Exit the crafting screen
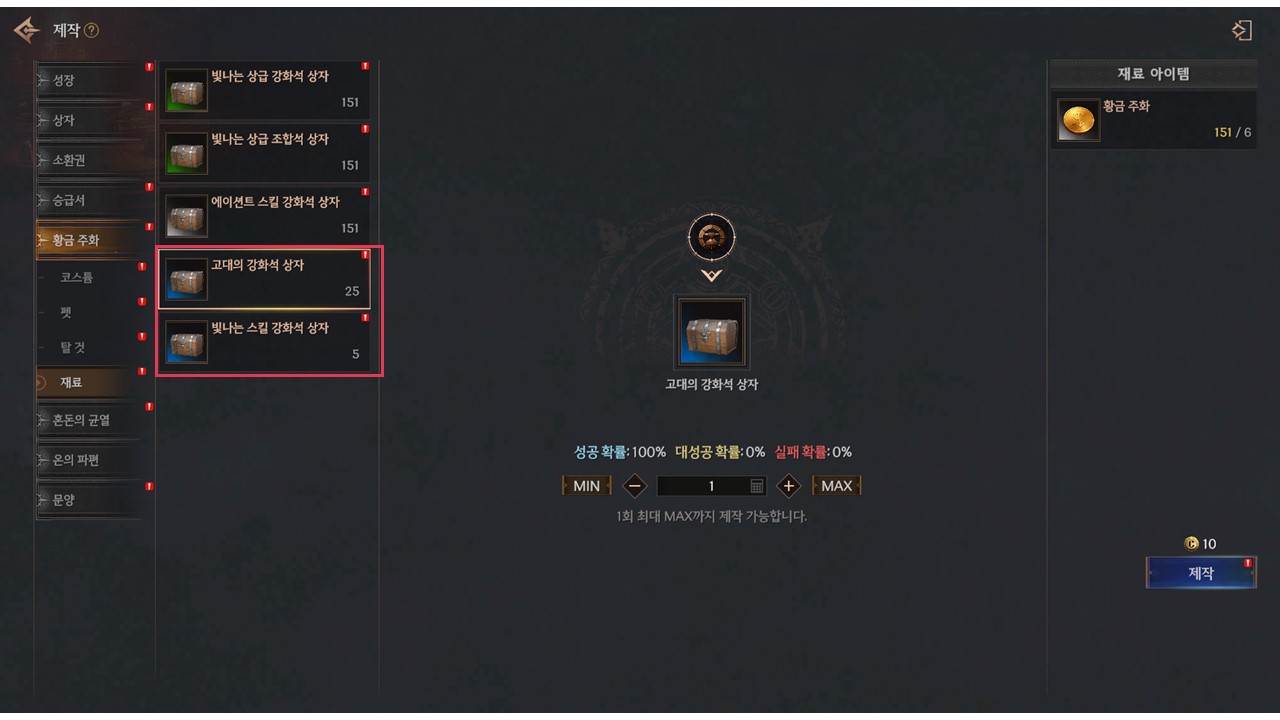 [1241, 30]
